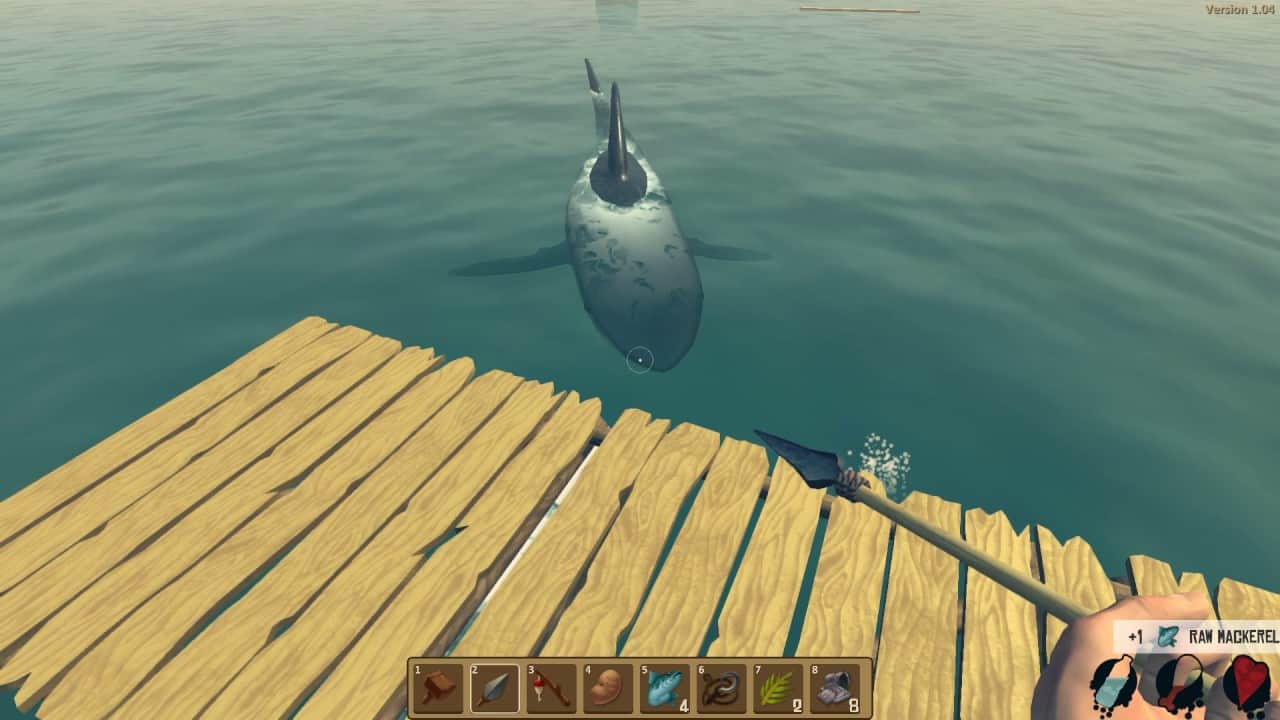Viewport: 1280px width, 720px height.
Task: Choose the palm leaf hotbar slot
Action: (778, 688)
